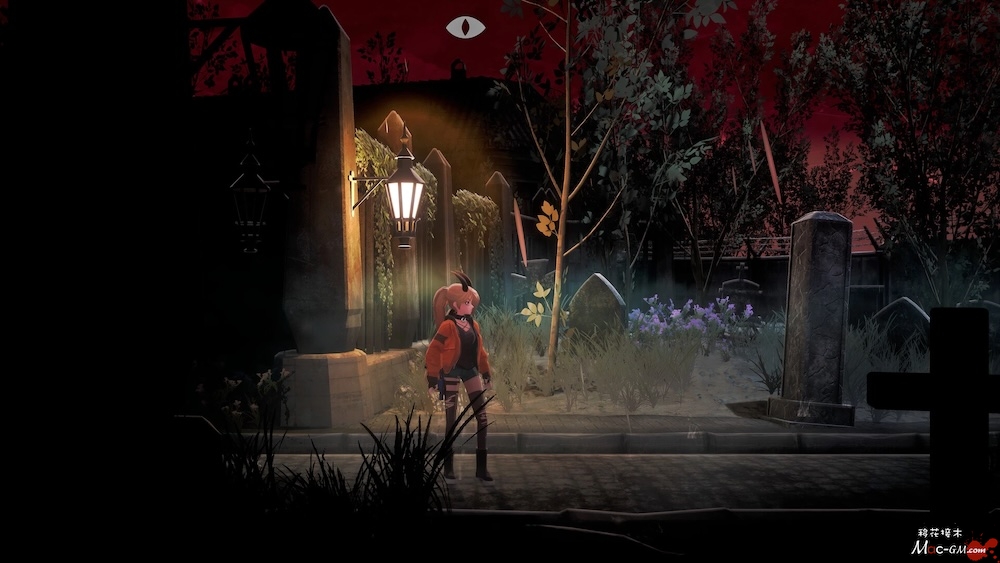The width and height of the screenshot is (1000, 563).
Task: Click the eye icon at top of screen
Action: 465,27
